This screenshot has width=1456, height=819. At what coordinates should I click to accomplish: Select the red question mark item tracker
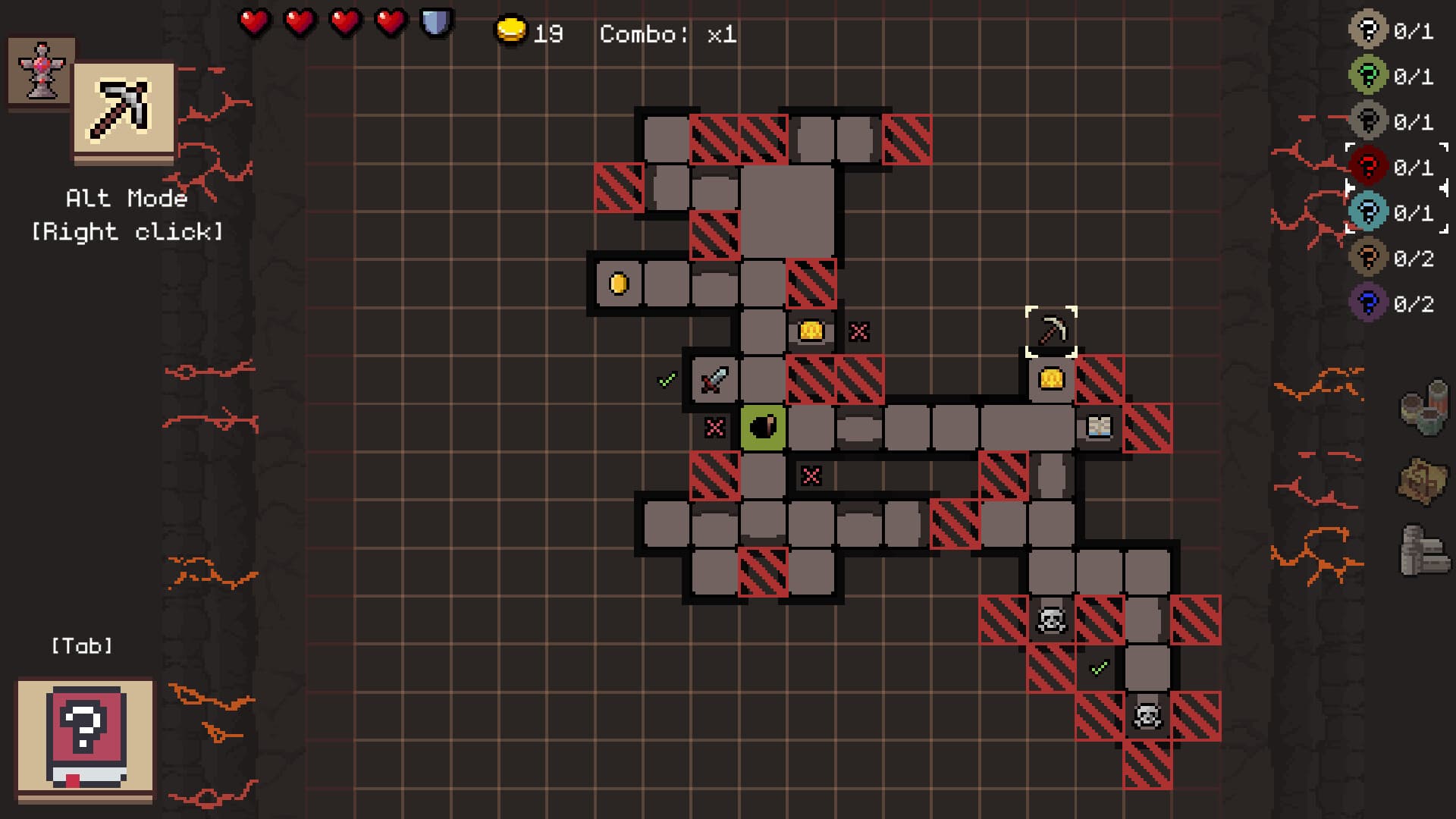pyautogui.click(x=1369, y=165)
